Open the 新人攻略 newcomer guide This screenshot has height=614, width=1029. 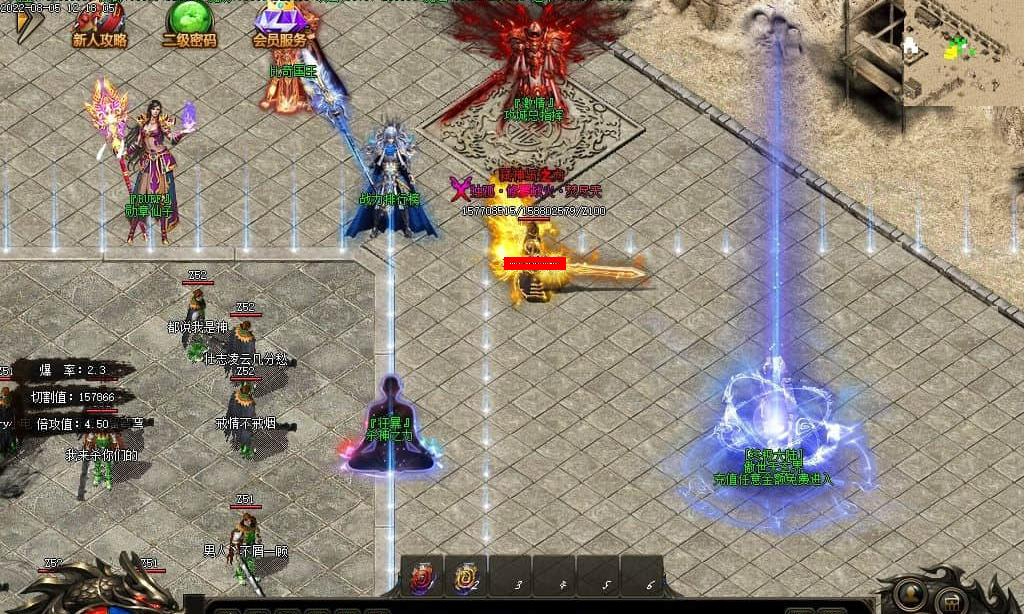100,26
